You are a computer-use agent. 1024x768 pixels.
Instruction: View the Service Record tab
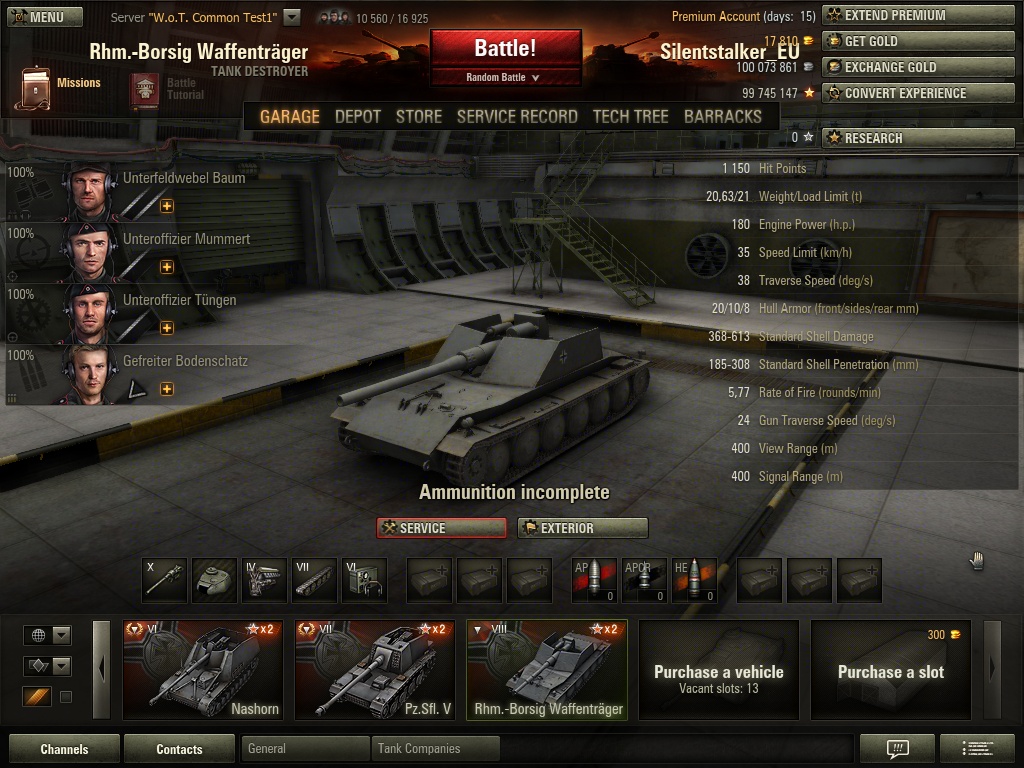coord(517,116)
